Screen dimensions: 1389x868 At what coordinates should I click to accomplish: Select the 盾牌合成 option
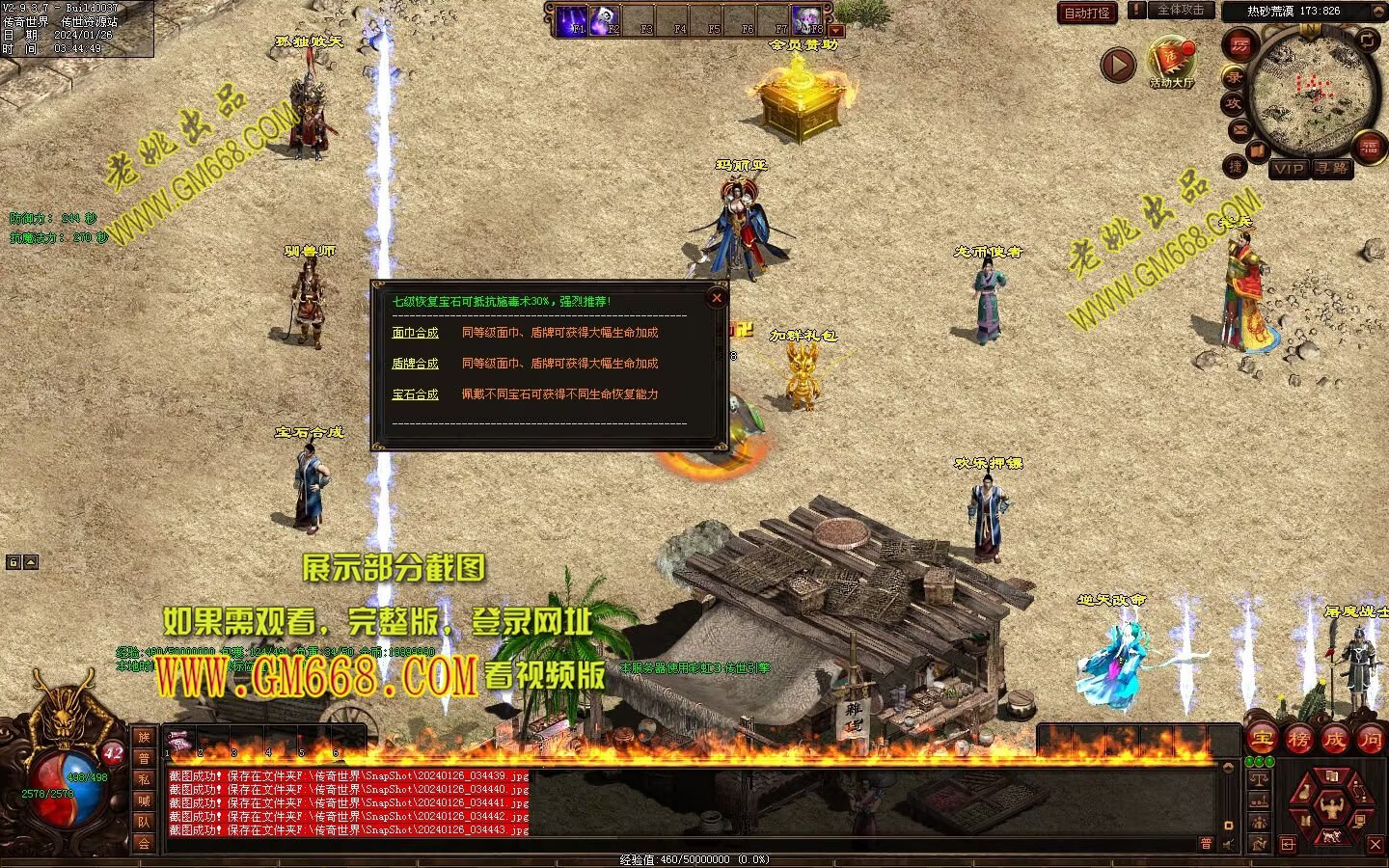coord(415,364)
